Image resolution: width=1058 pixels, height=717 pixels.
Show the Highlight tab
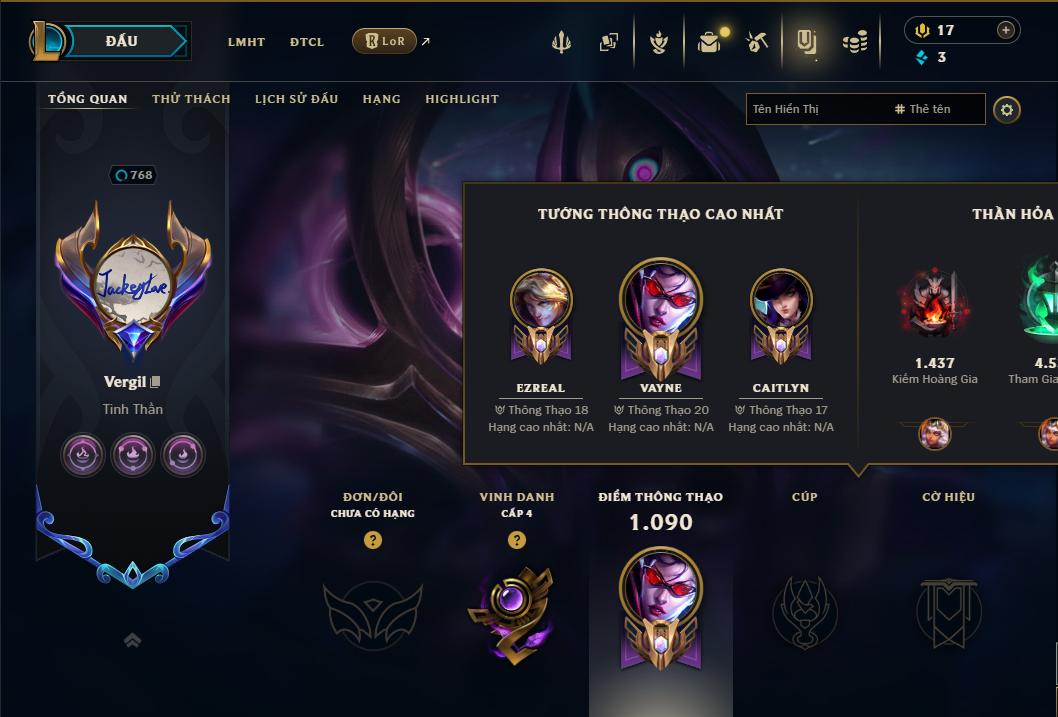[462, 99]
